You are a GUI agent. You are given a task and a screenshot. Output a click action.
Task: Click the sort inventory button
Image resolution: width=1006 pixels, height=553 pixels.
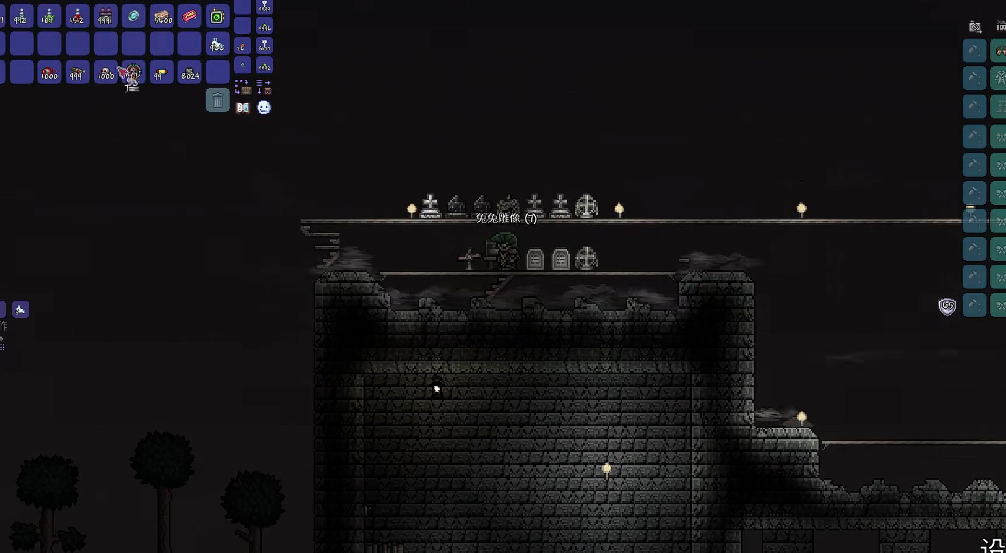[264, 87]
